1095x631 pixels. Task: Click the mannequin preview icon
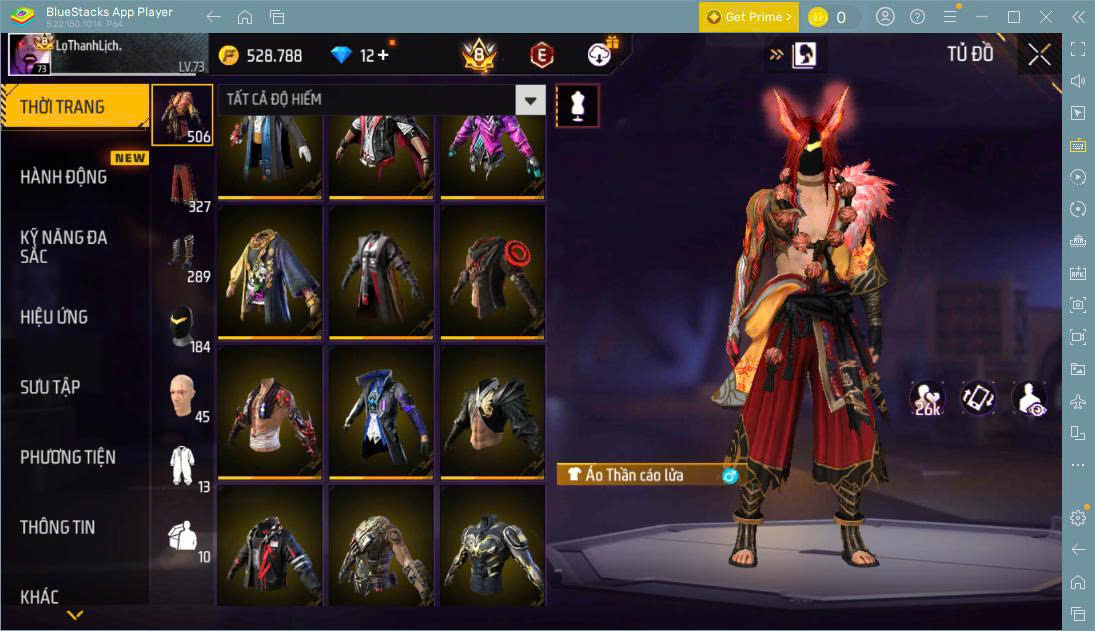coord(577,105)
